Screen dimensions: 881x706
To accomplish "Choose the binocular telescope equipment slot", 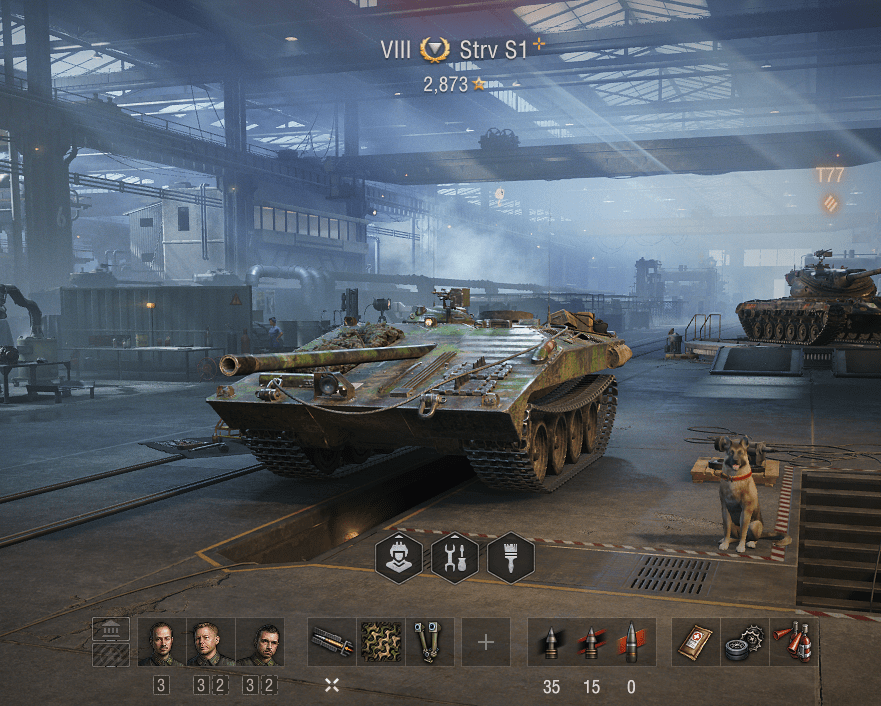I will point(430,642).
